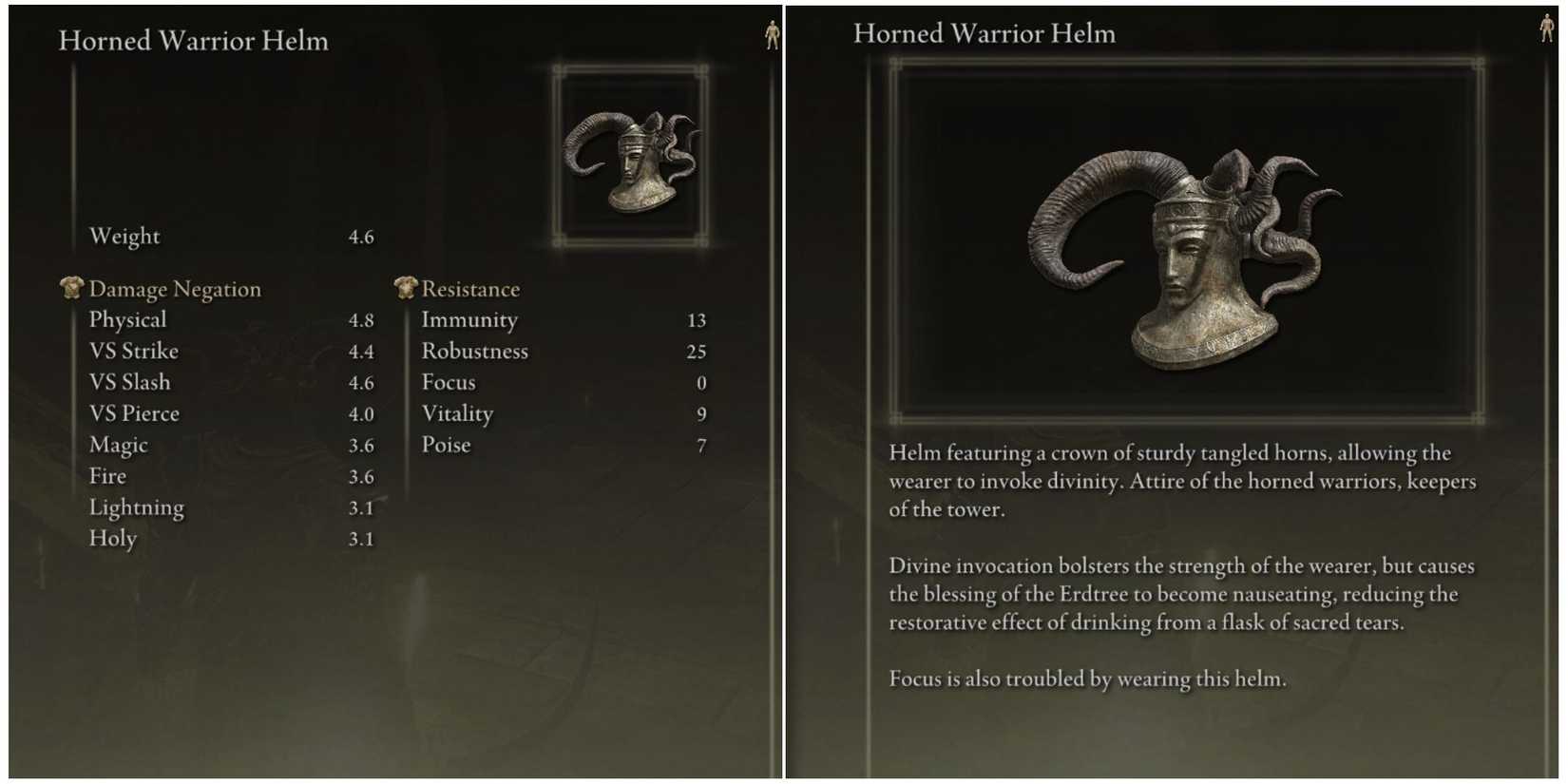Click the Immunity stat label
This screenshot has width=1568, height=784.
(470, 319)
